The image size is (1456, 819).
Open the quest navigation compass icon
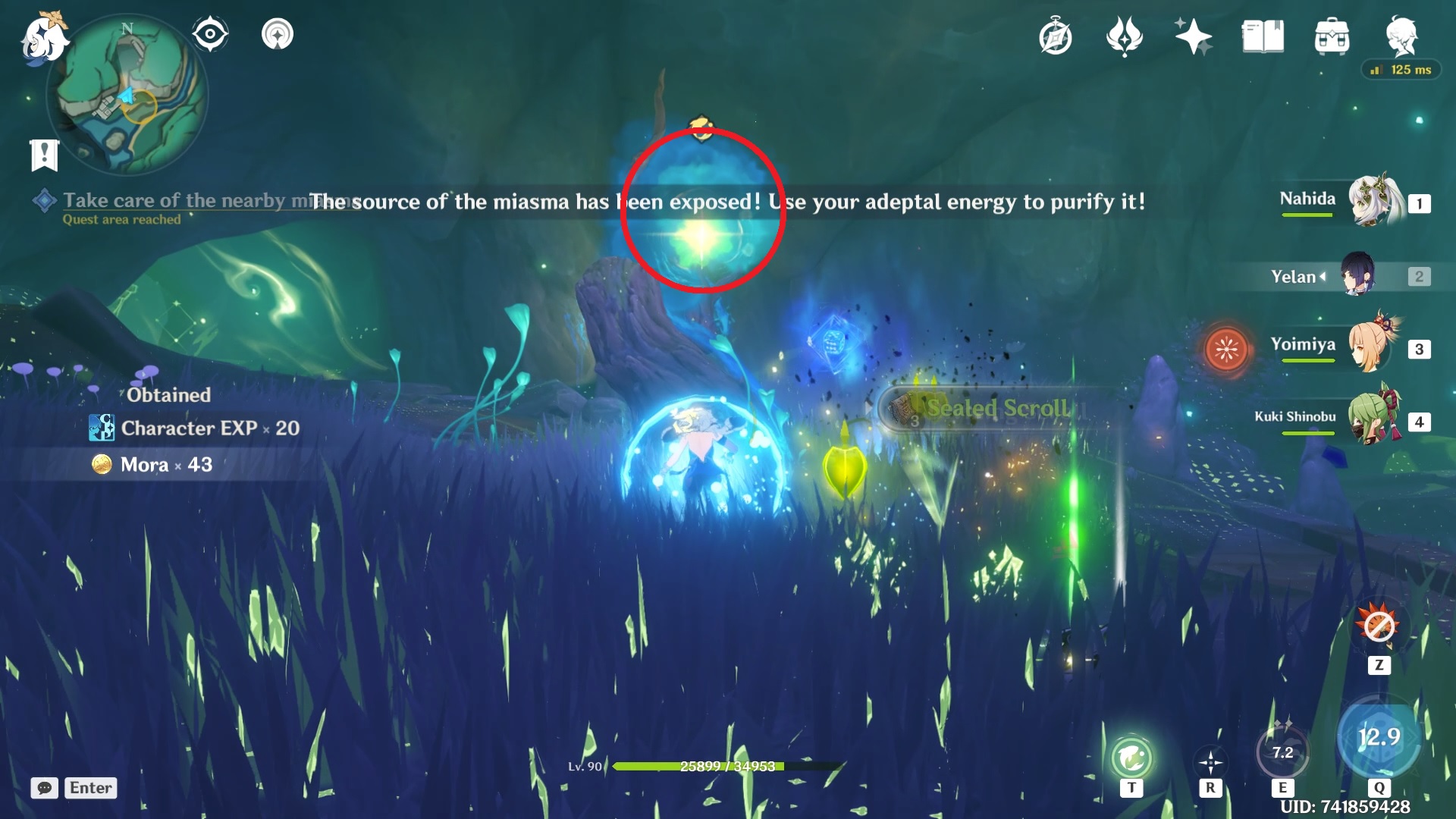click(1056, 36)
